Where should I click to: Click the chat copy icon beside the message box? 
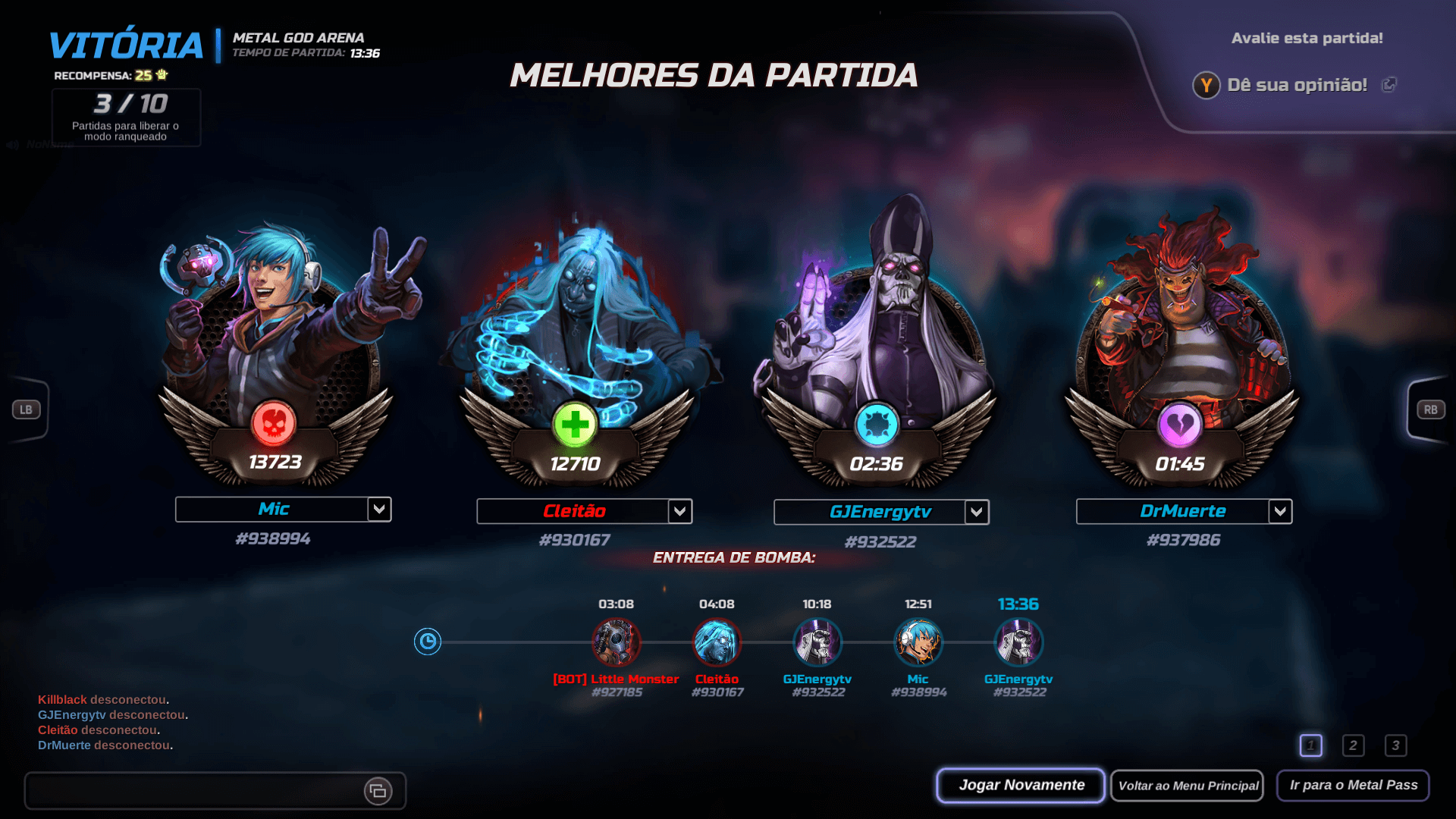(x=379, y=791)
